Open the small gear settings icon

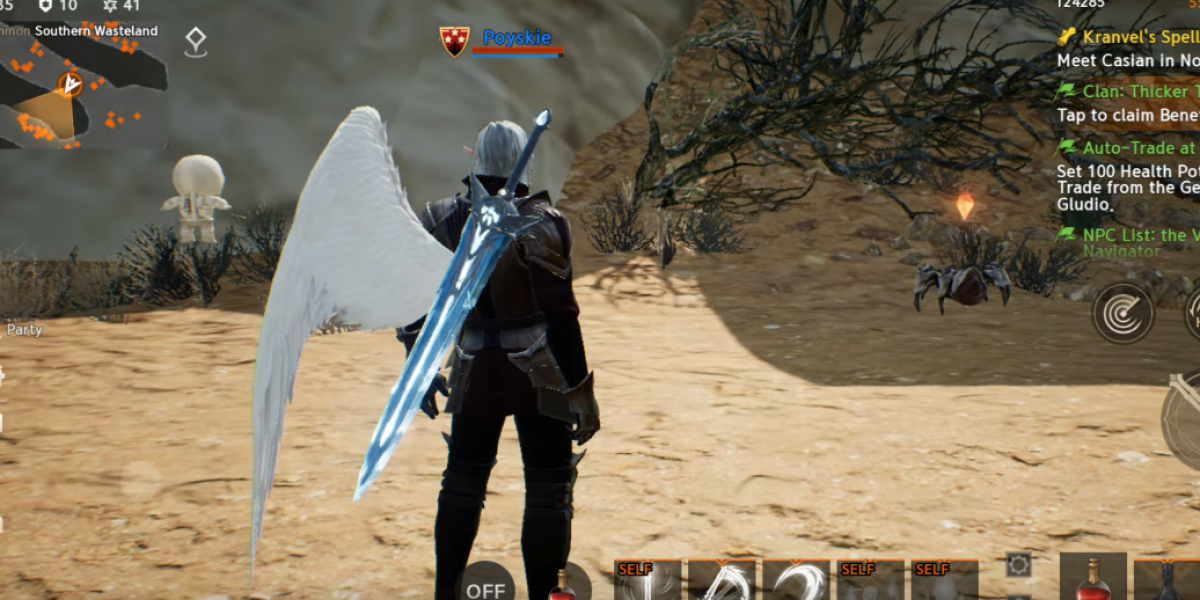click(1018, 565)
